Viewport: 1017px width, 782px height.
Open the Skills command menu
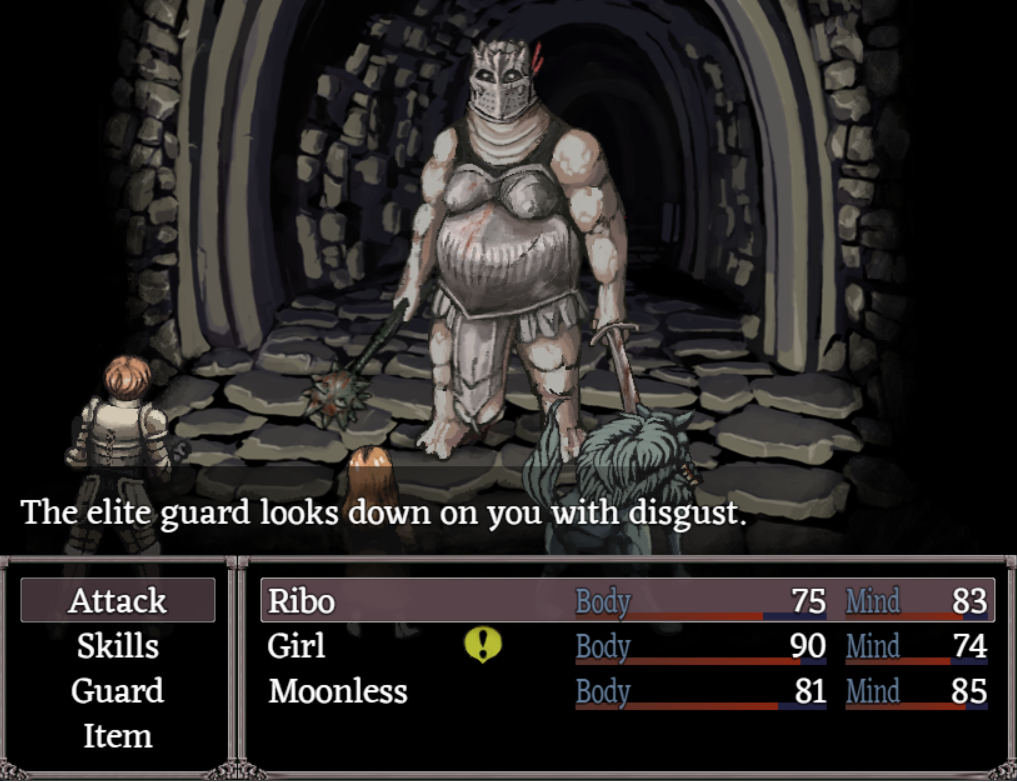click(x=118, y=646)
